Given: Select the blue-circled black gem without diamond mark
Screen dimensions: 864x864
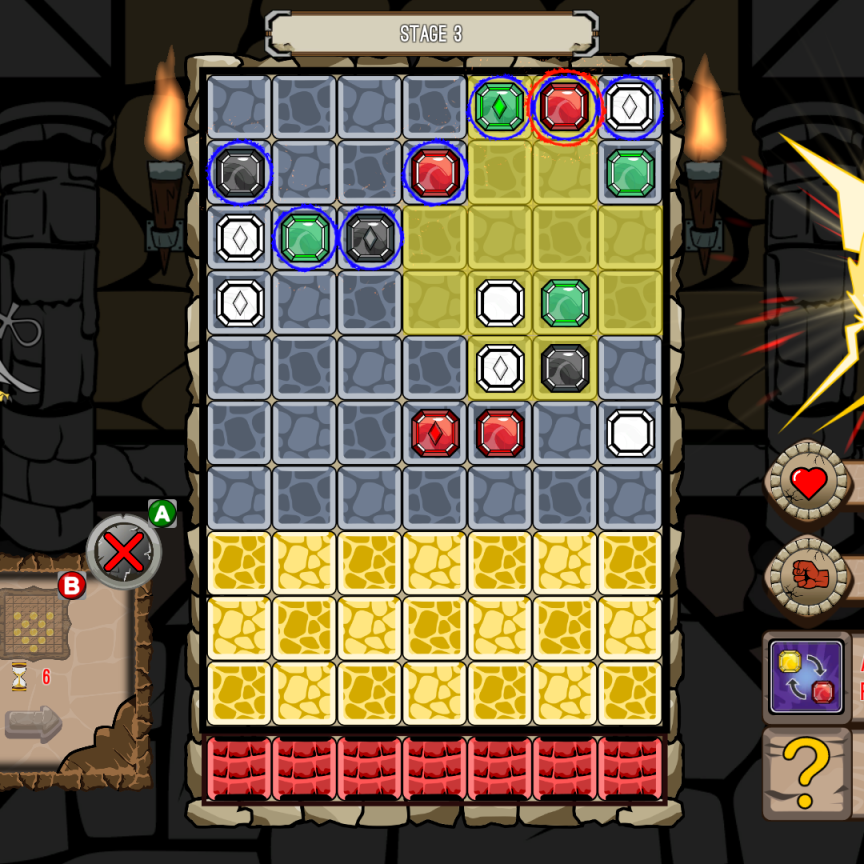Looking at the screenshot, I should (x=240, y=173).
